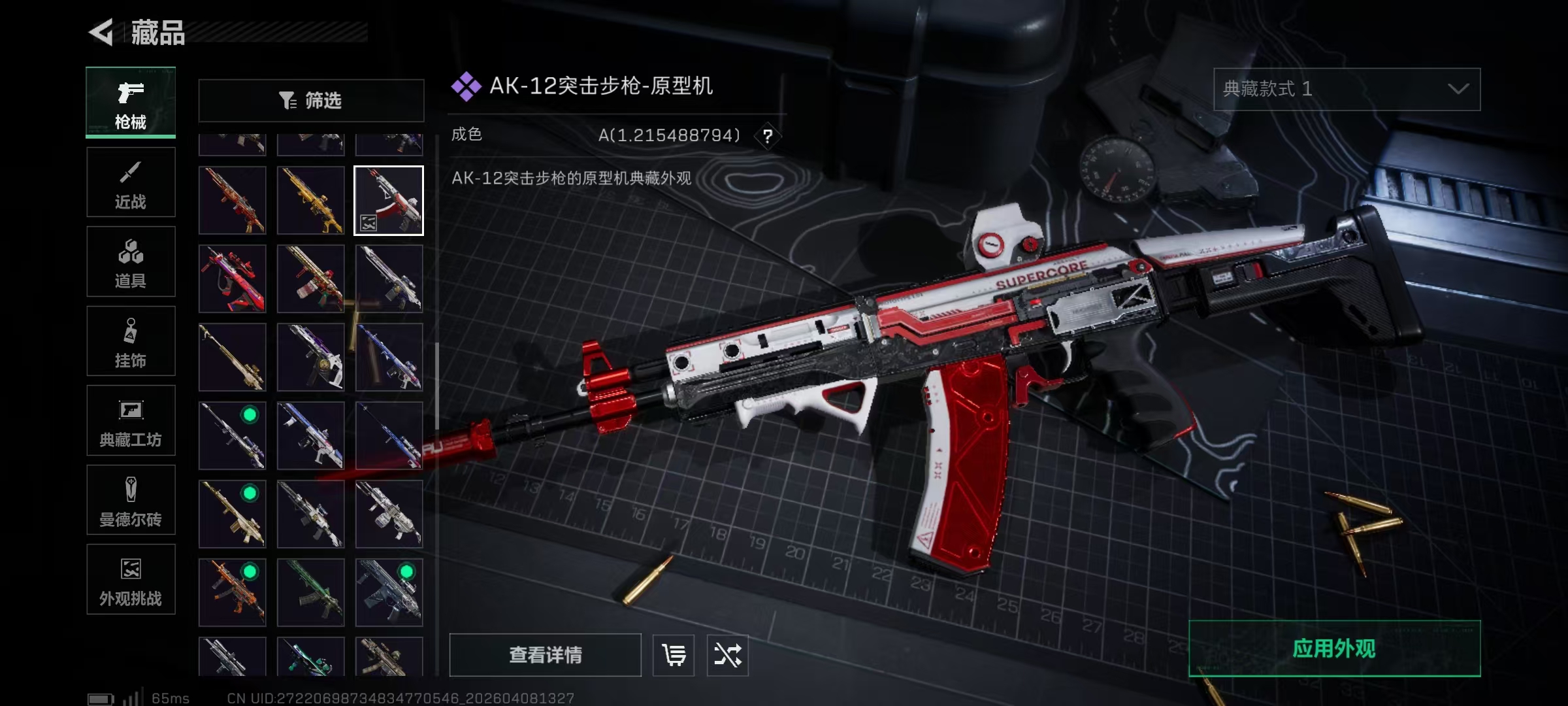The width and height of the screenshot is (1568, 706).
Task: Apply the skin with 应用外观
Action: [x=1334, y=648]
